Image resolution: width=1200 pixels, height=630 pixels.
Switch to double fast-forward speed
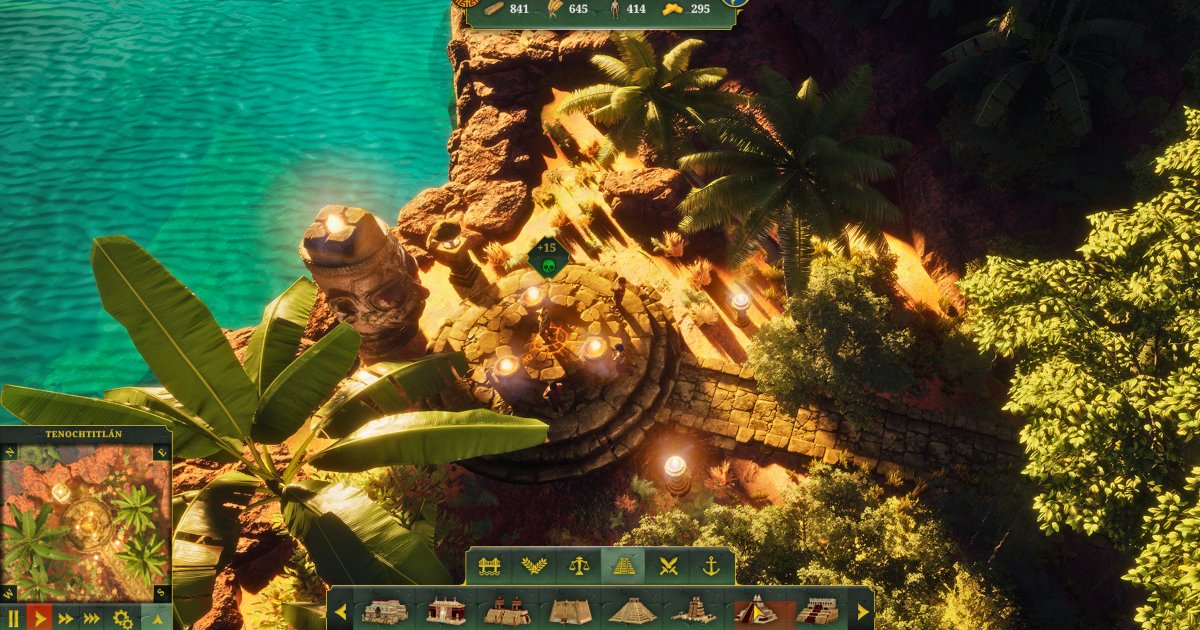pos(66,618)
